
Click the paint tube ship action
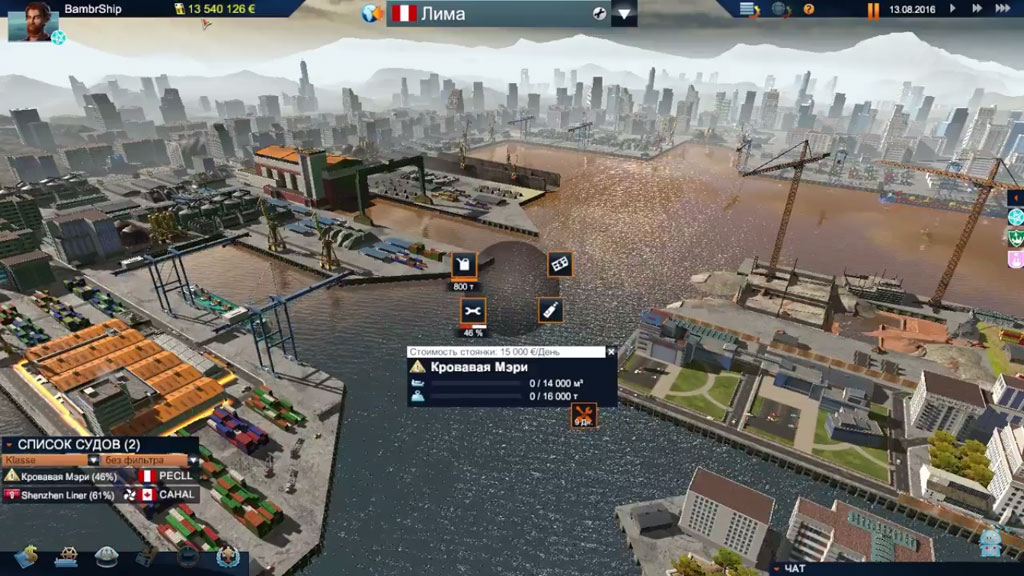[550, 310]
